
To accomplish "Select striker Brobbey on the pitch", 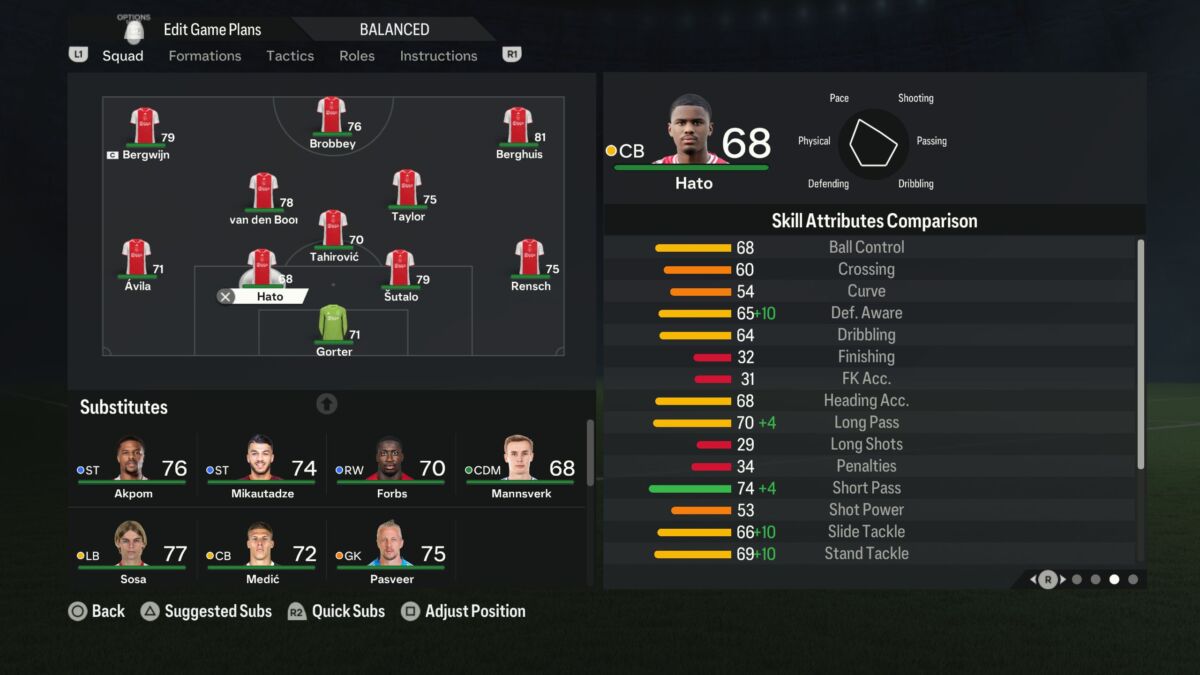I will pyautogui.click(x=331, y=118).
